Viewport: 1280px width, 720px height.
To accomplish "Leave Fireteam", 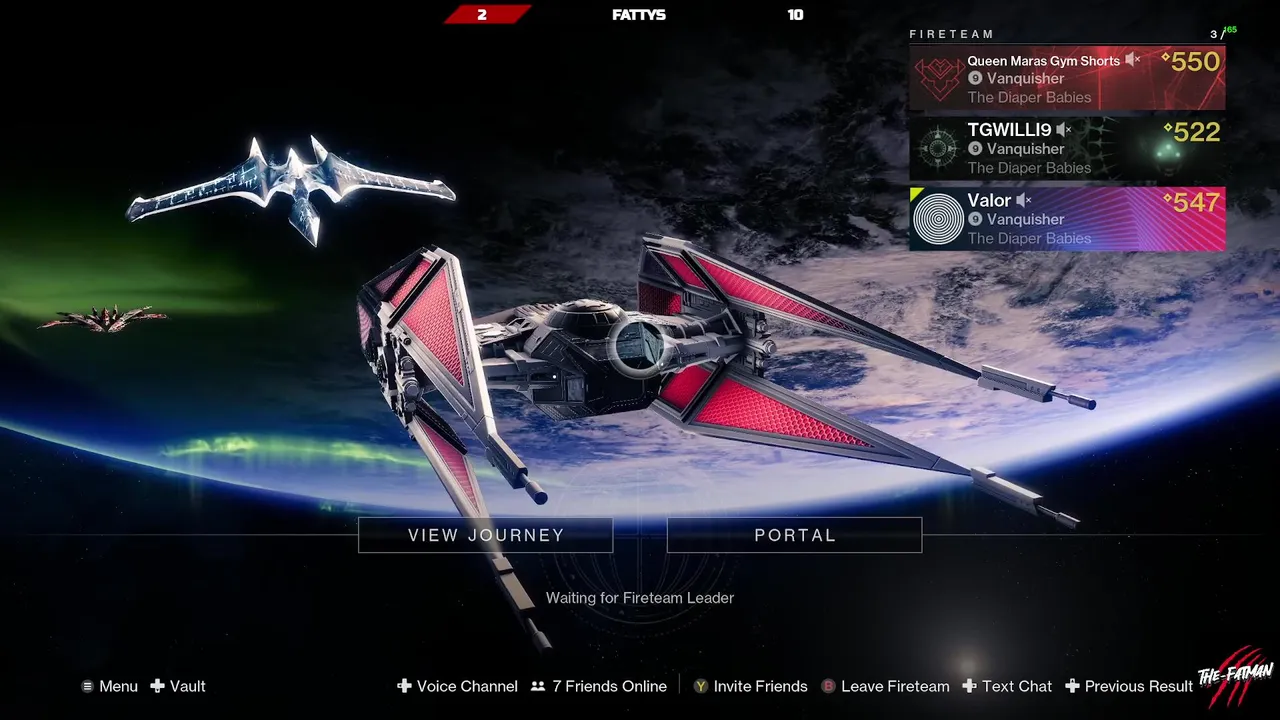I will [x=885, y=686].
